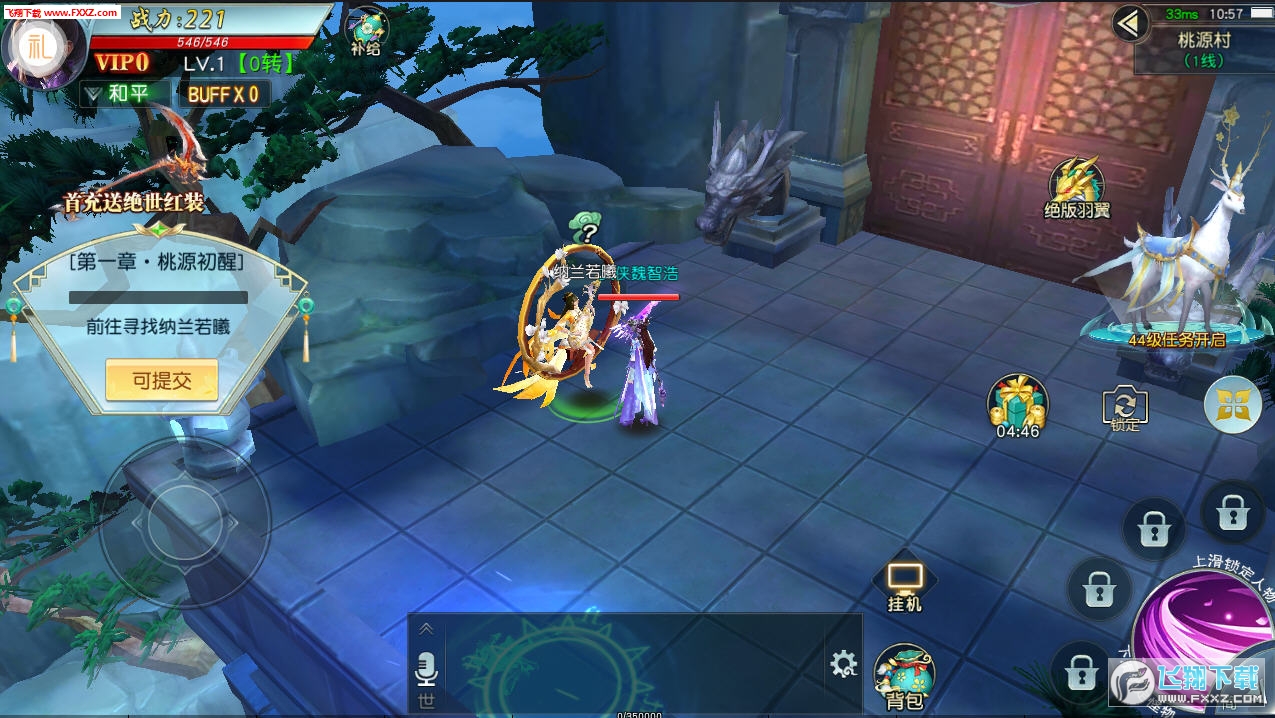Toggle the 锁定 target lock button
The height and width of the screenshot is (718, 1275).
1125,408
